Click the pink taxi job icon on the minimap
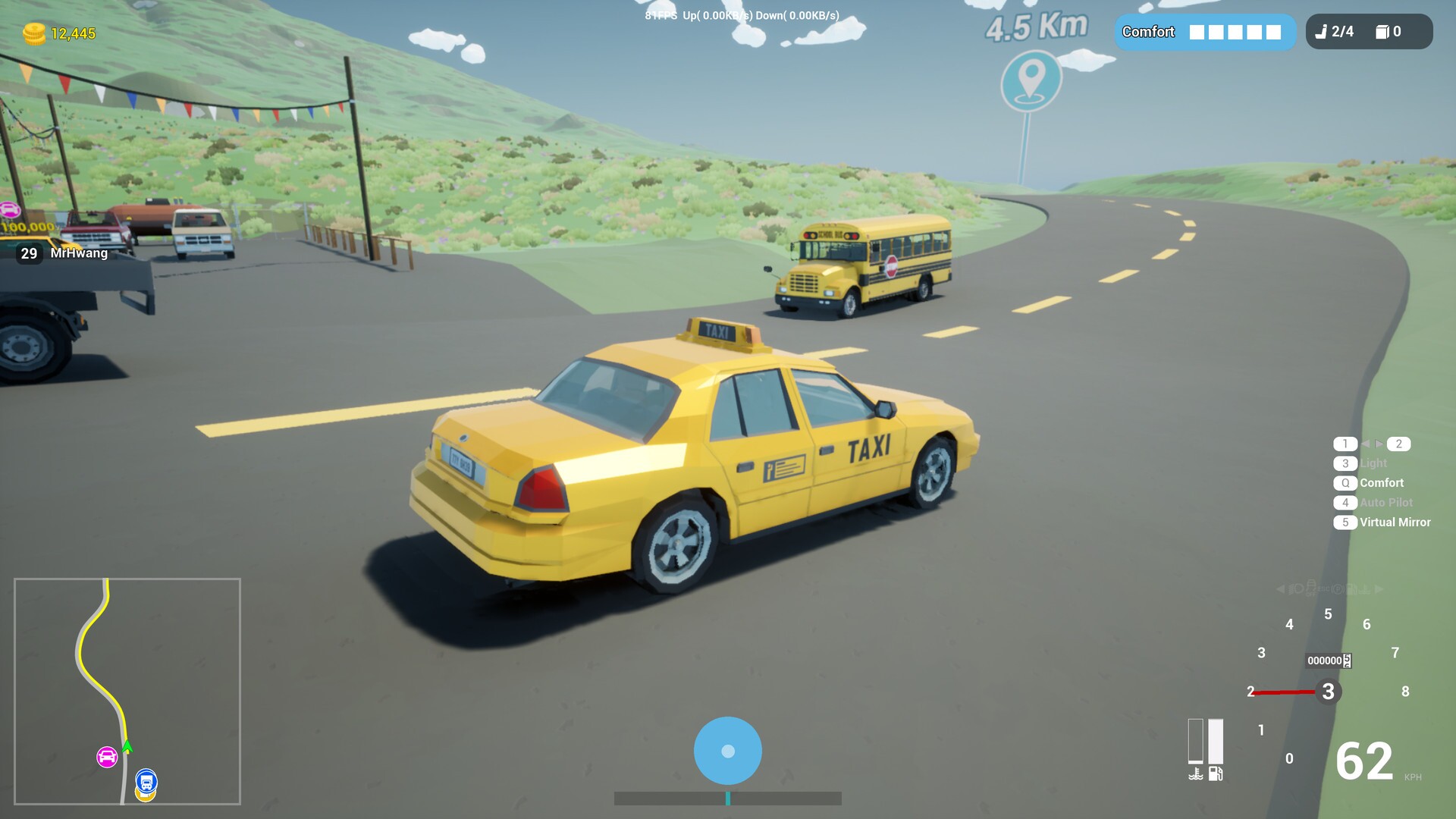The image size is (1456, 819). pos(105,755)
